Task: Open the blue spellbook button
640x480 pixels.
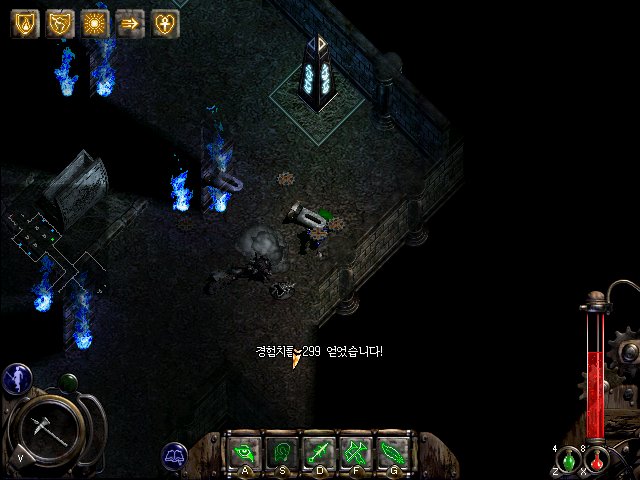Action: [x=176, y=456]
